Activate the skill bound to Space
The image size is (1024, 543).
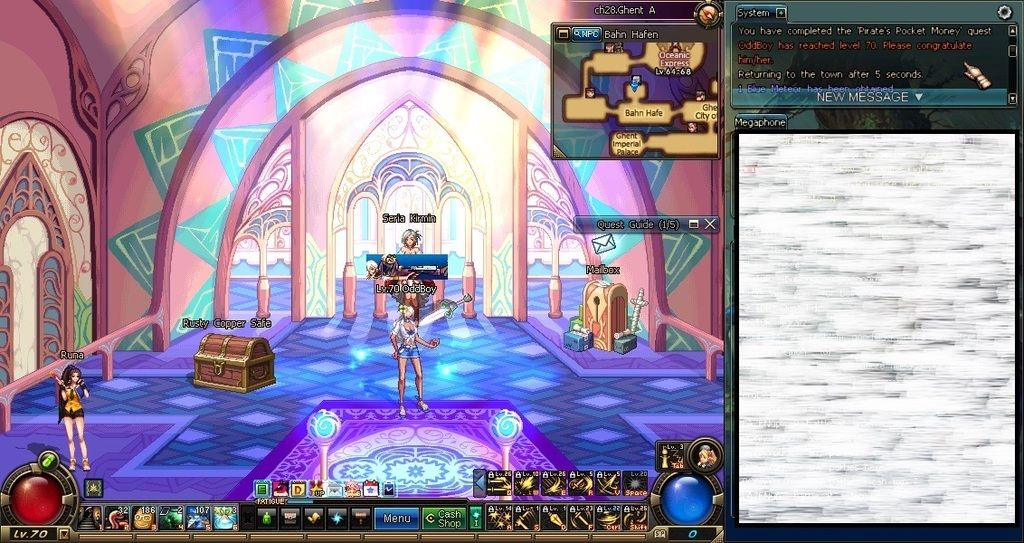pos(636,485)
